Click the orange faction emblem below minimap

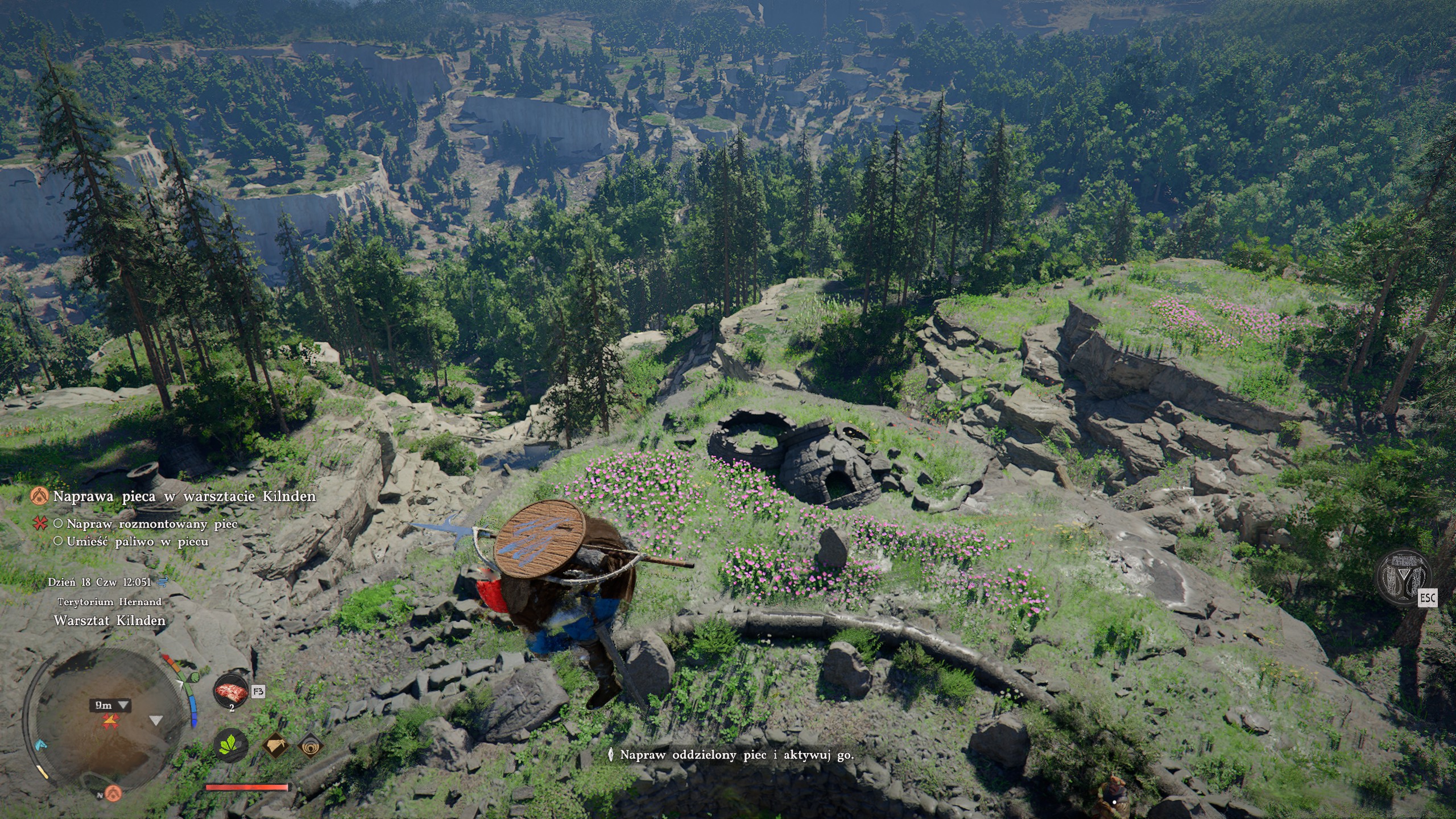pyautogui.click(x=114, y=792)
